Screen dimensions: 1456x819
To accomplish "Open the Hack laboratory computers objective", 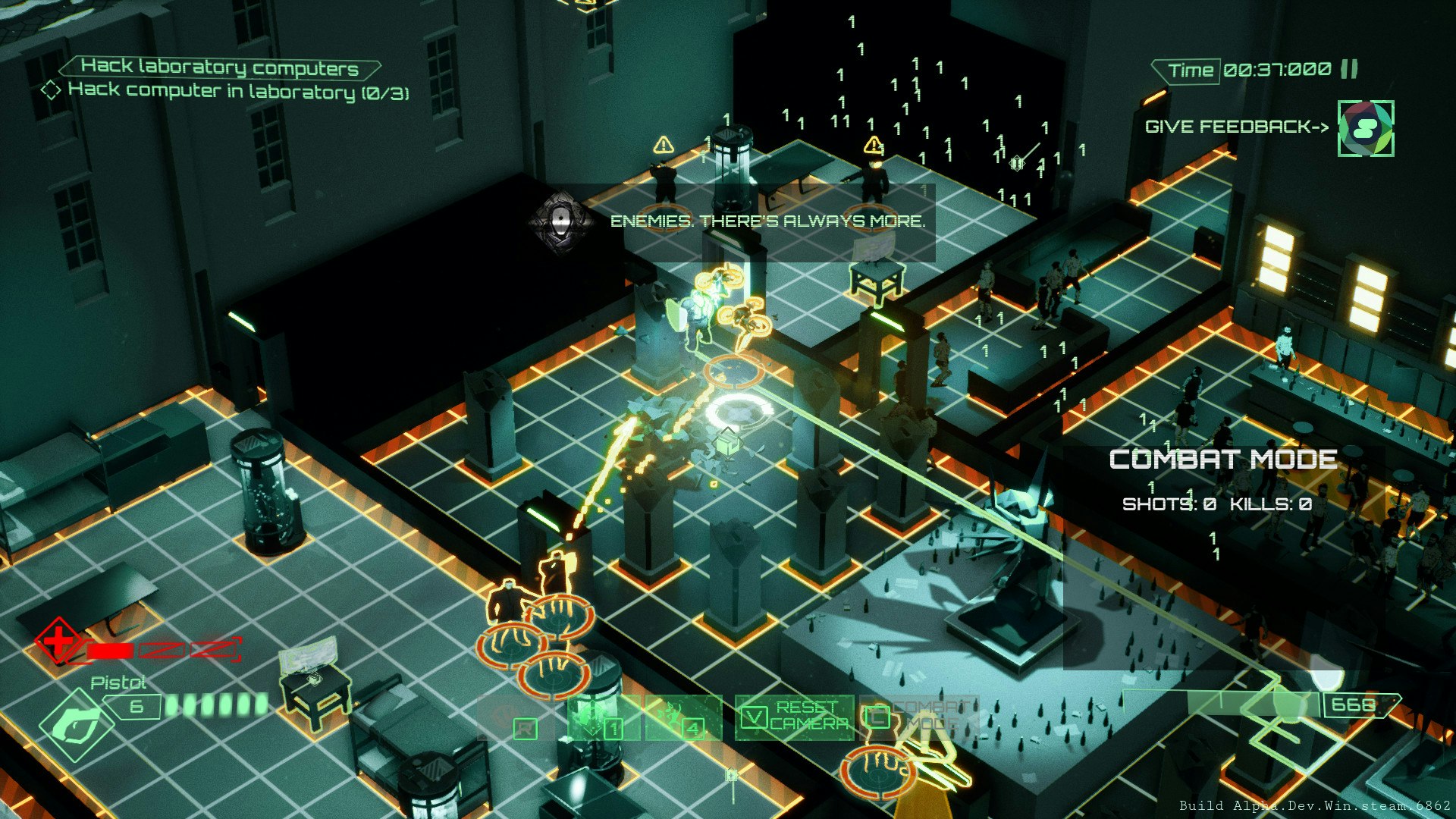I will [219, 67].
